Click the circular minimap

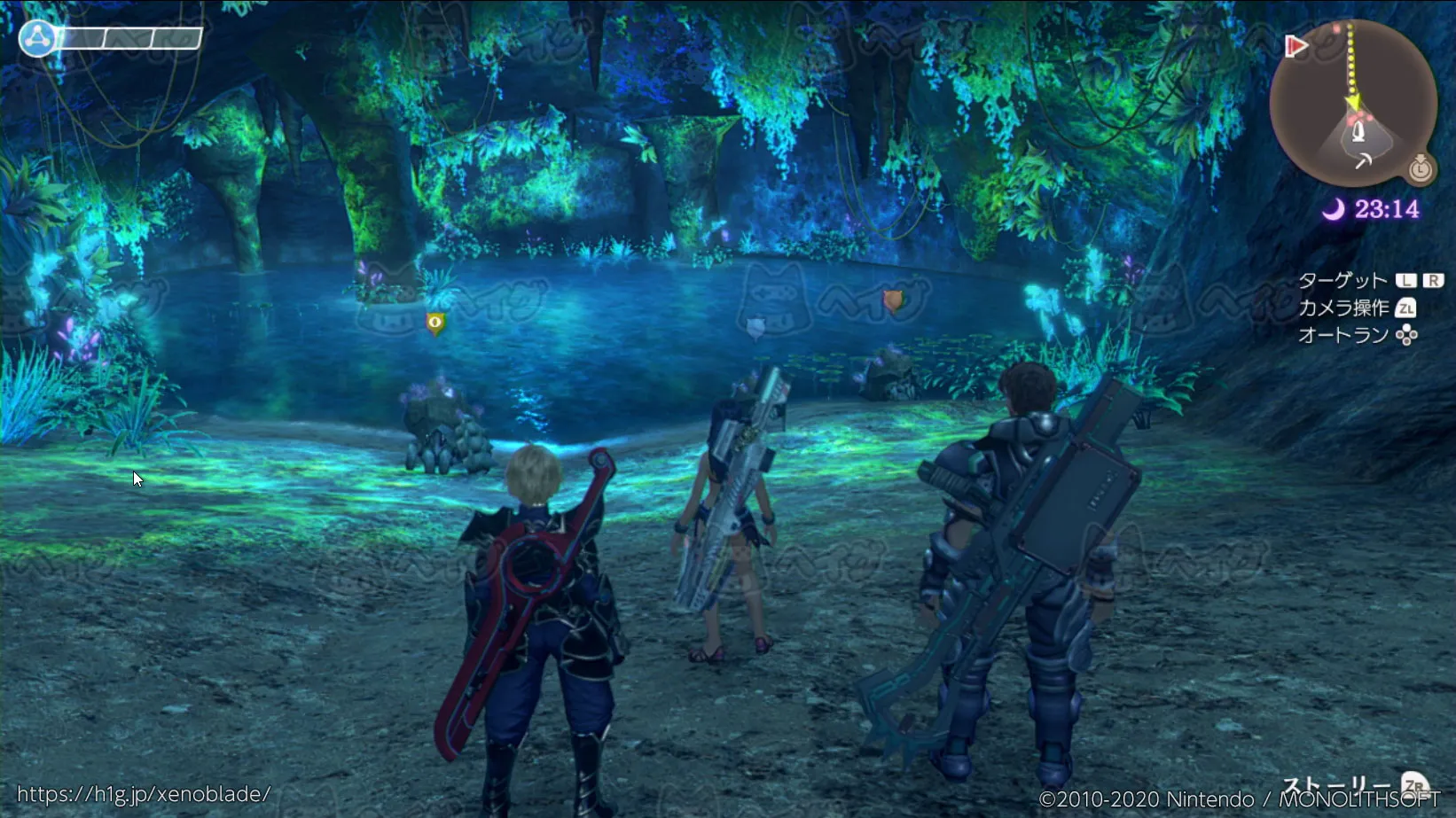(1353, 103)
